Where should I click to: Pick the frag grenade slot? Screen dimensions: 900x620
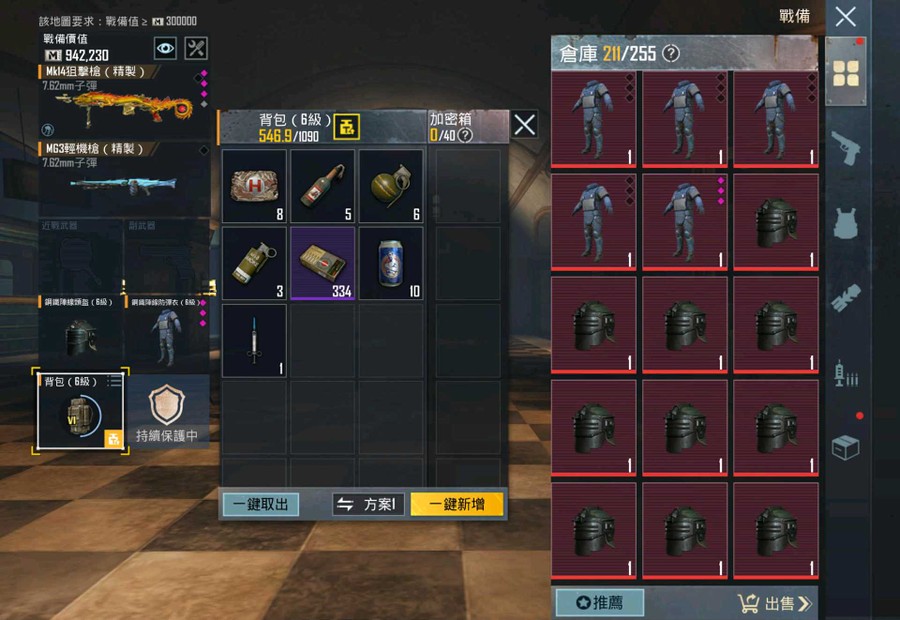click(391, 186)
